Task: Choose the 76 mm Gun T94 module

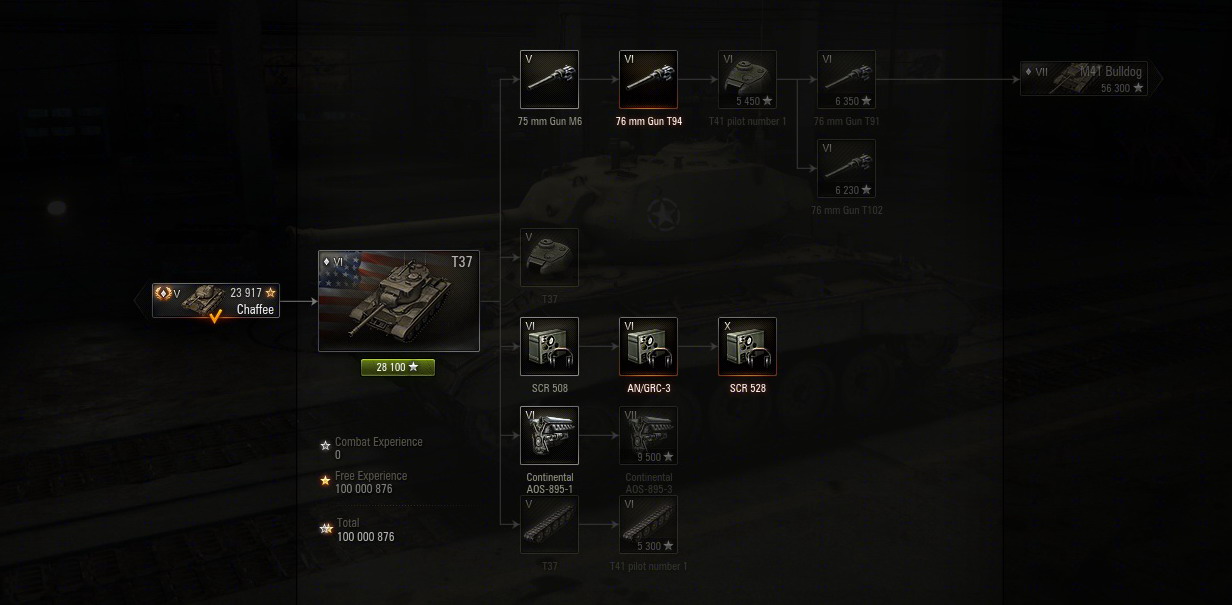Action: click(648, 79)
